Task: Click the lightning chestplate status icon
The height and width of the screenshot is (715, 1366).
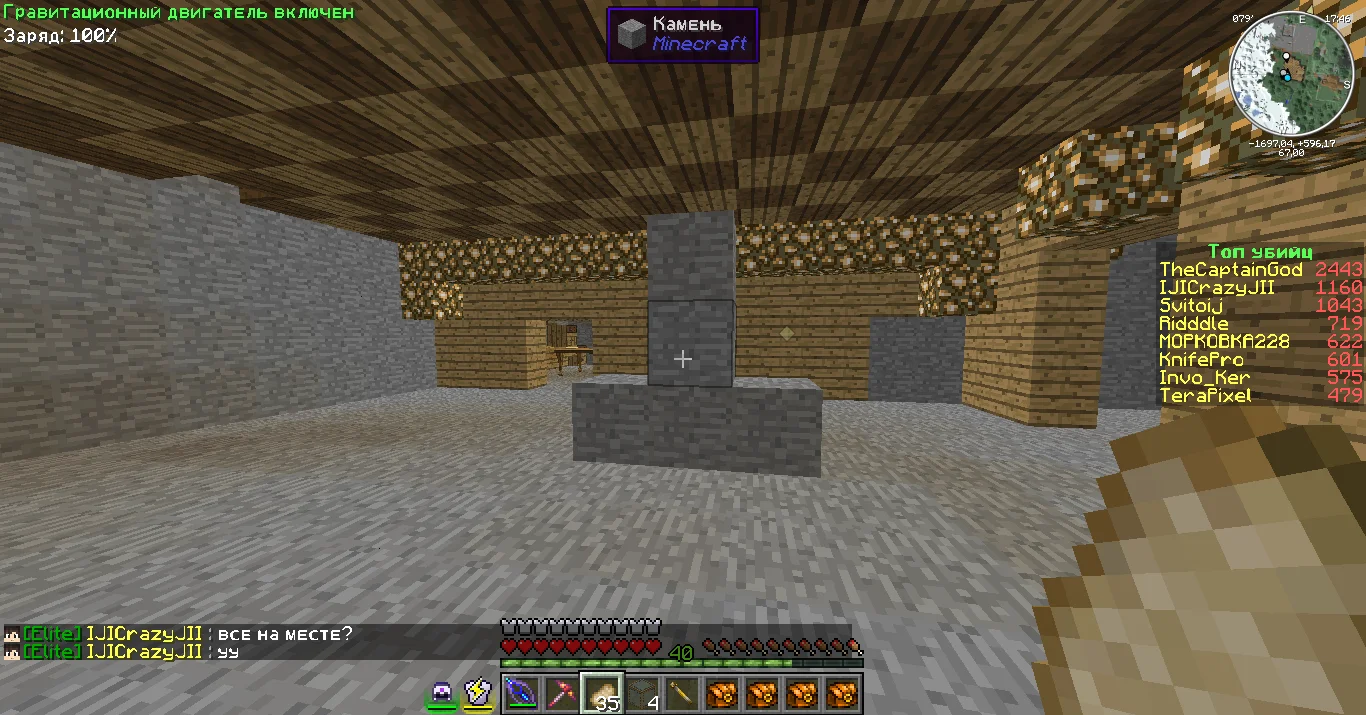Action: (478, 692)
